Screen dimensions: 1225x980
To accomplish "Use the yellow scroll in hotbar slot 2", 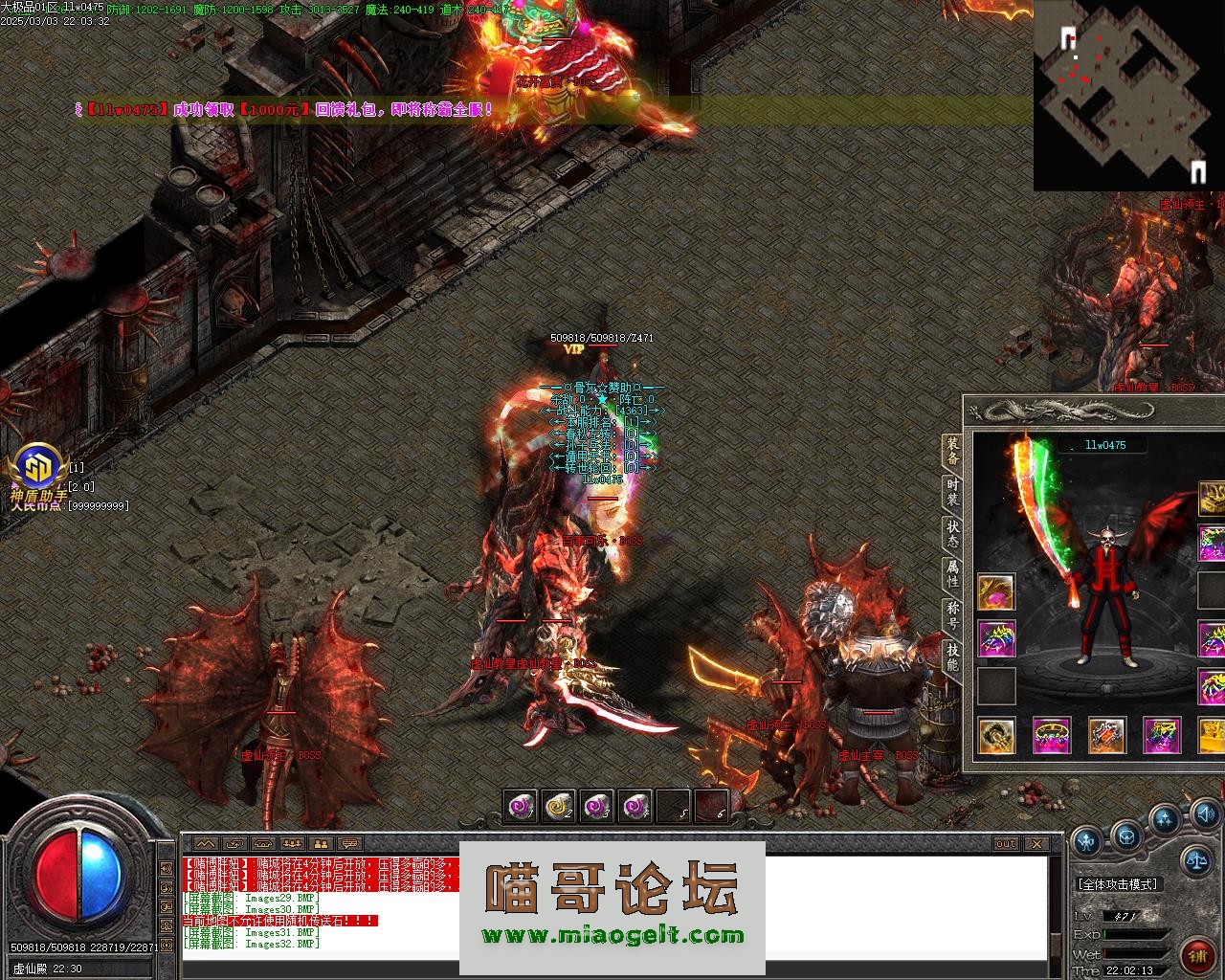I will tap(558, 807).
